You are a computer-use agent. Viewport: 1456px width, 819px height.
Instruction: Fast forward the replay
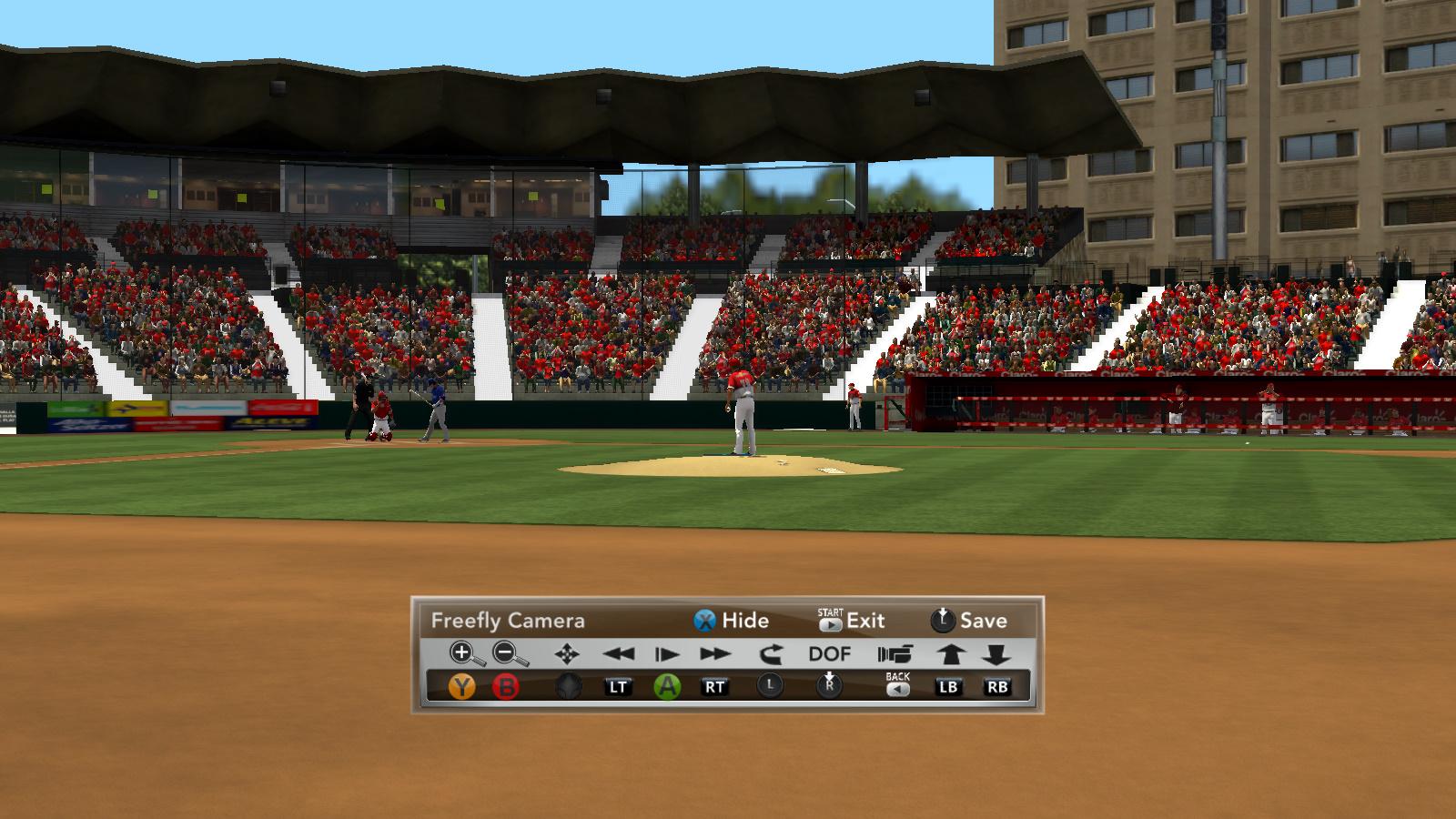[x=715, y=653]
